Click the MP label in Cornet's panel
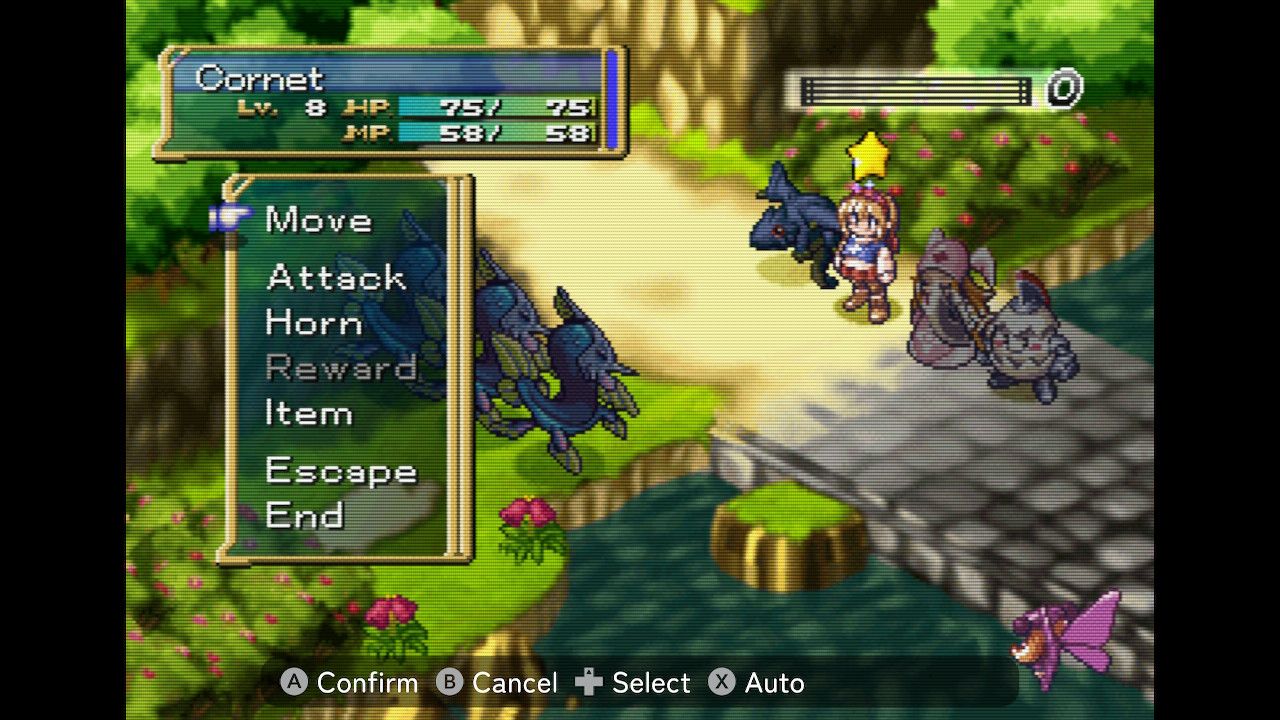This screenshot has height=720, width=1280. coord(370,134)
